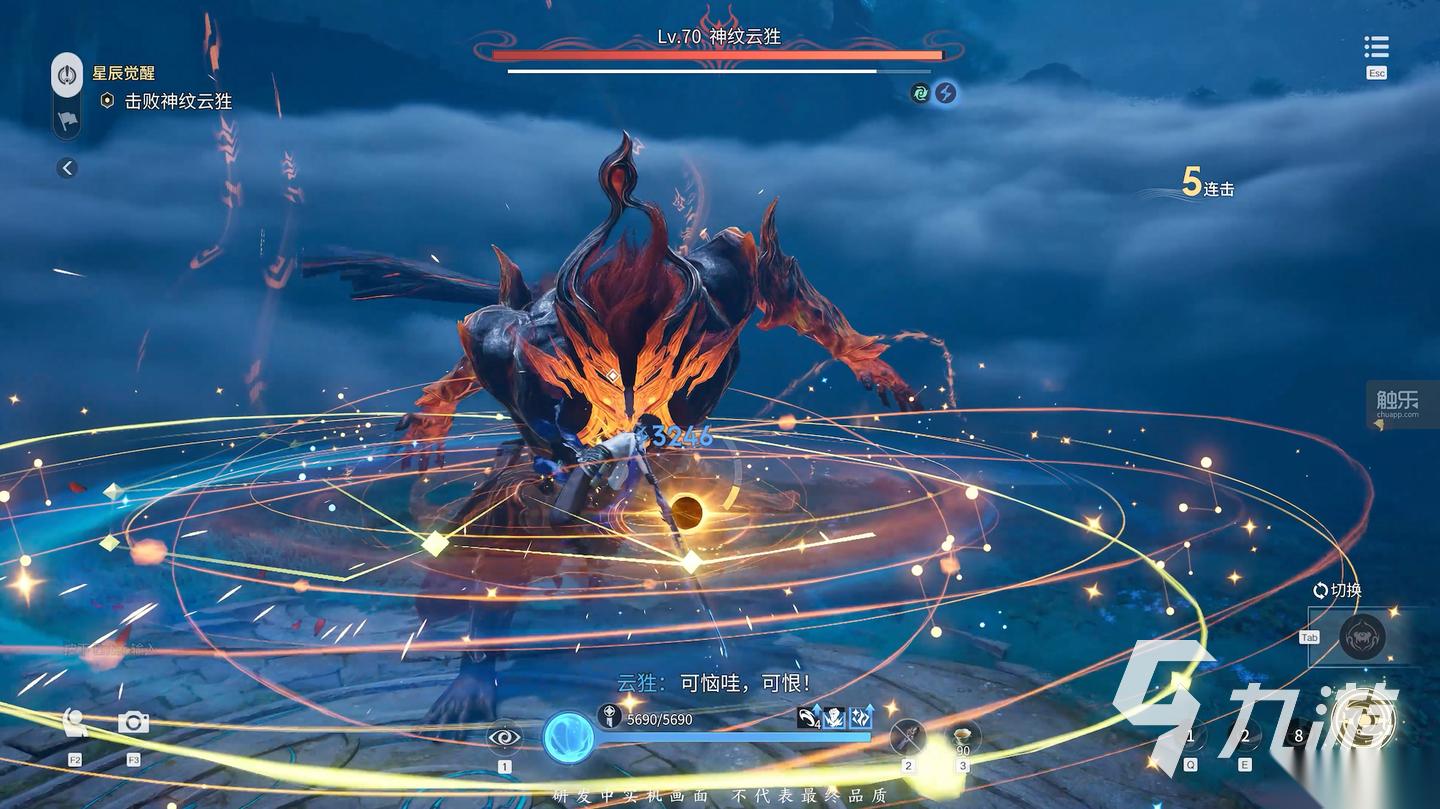Image resolution: width=1440 pixels, height=809 pixels.
Task: Trigger the E skill on cooldown
Action: click(1245, 737)
